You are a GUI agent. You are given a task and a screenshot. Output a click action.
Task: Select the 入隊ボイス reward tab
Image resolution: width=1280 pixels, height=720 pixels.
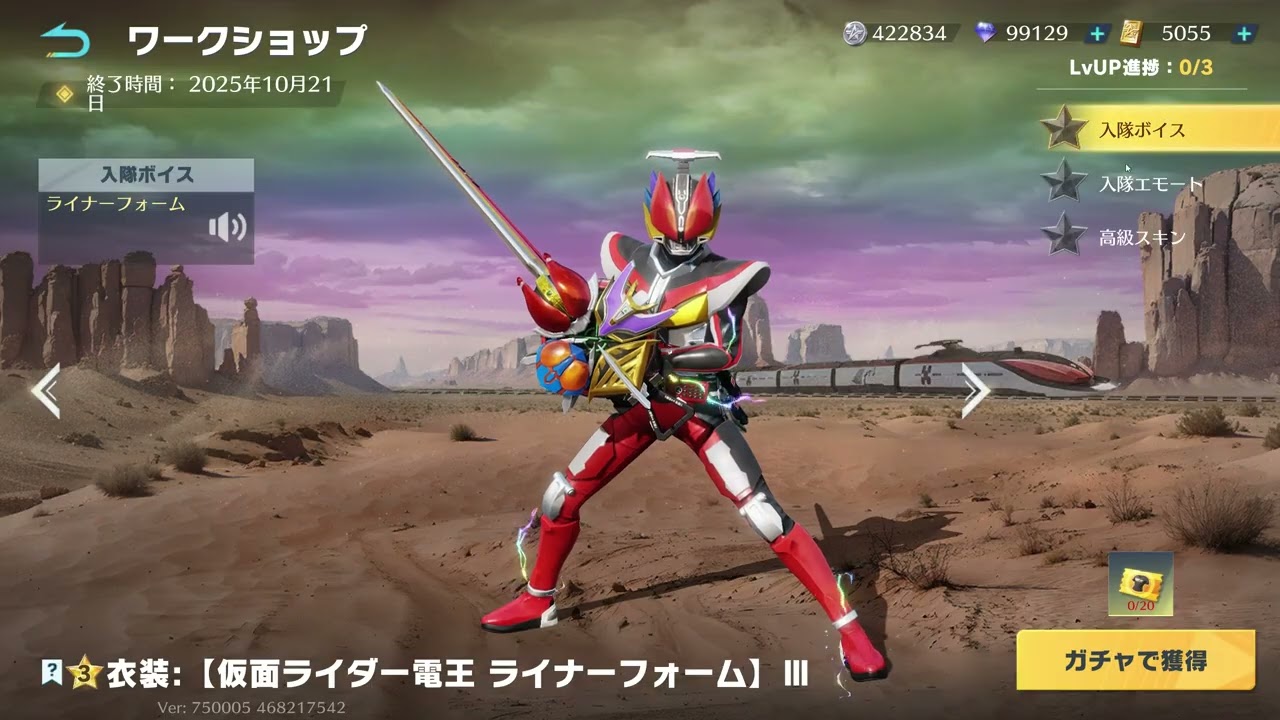click(x=1142, y=130)
